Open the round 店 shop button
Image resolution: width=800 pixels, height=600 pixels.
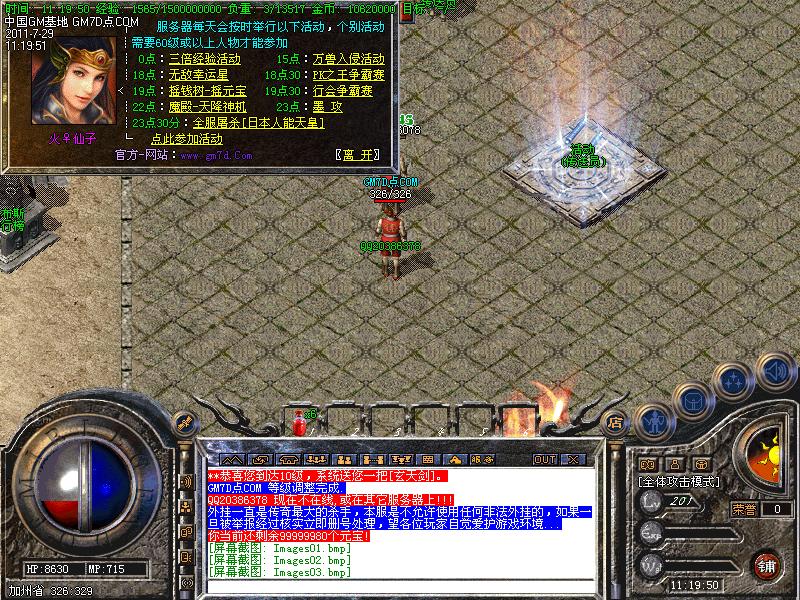616,422
